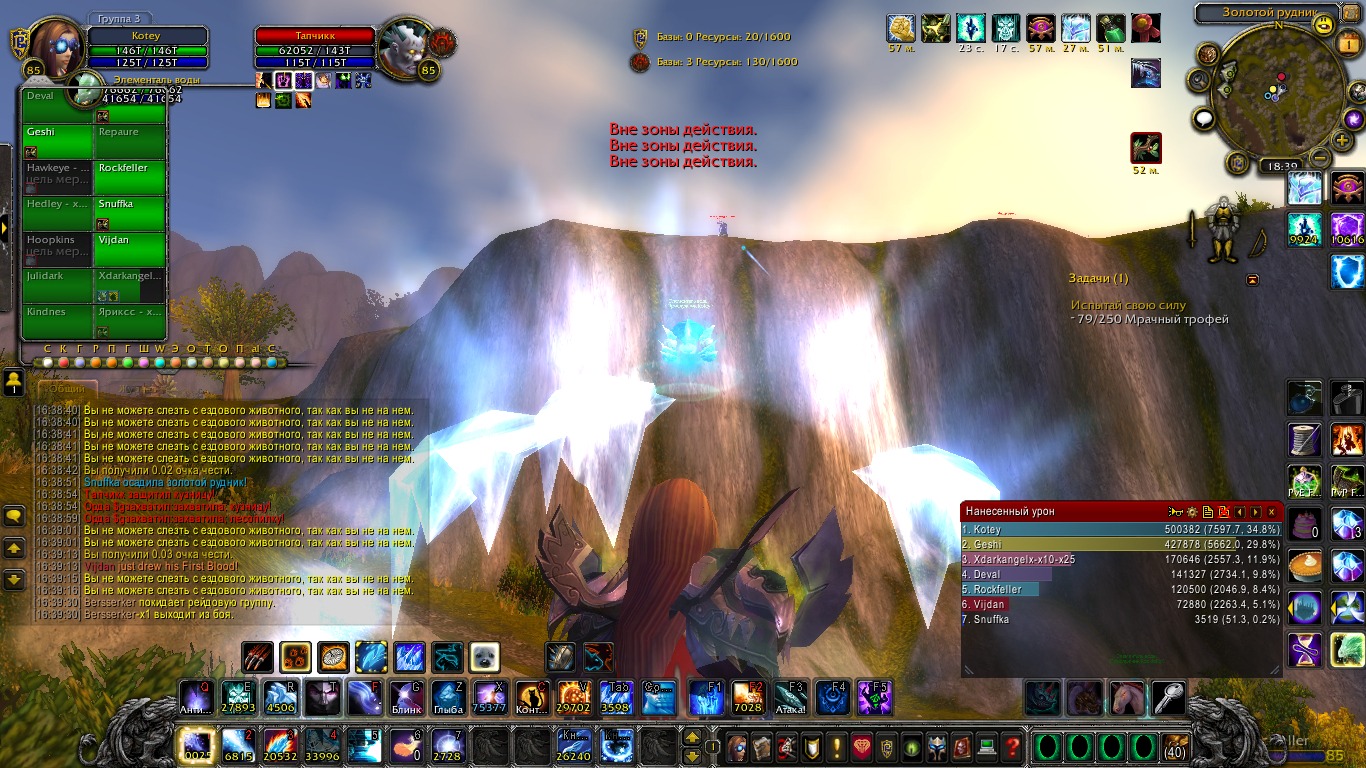Open the keyring key icon
The image size is (1366, 768).
pos(1170,697)
